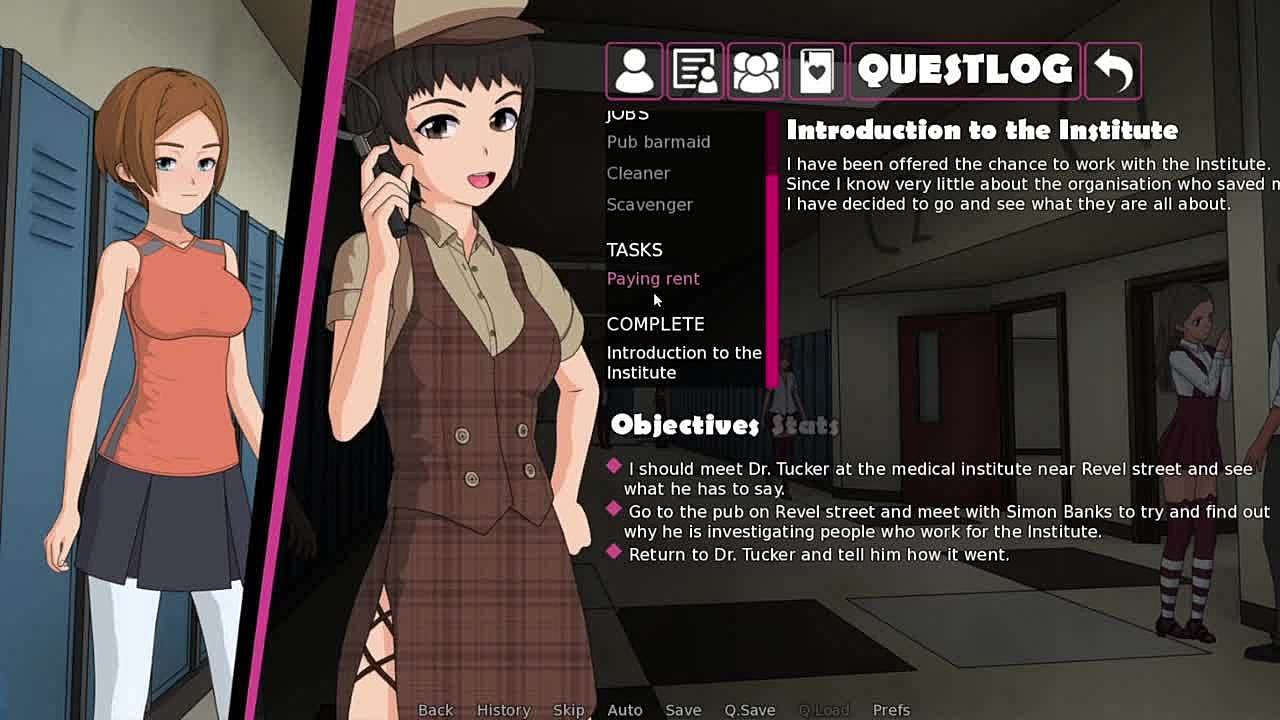This screenshot has height=720, width=1280.
Task: Open the heart card icon tab
Action: [817, 70]
